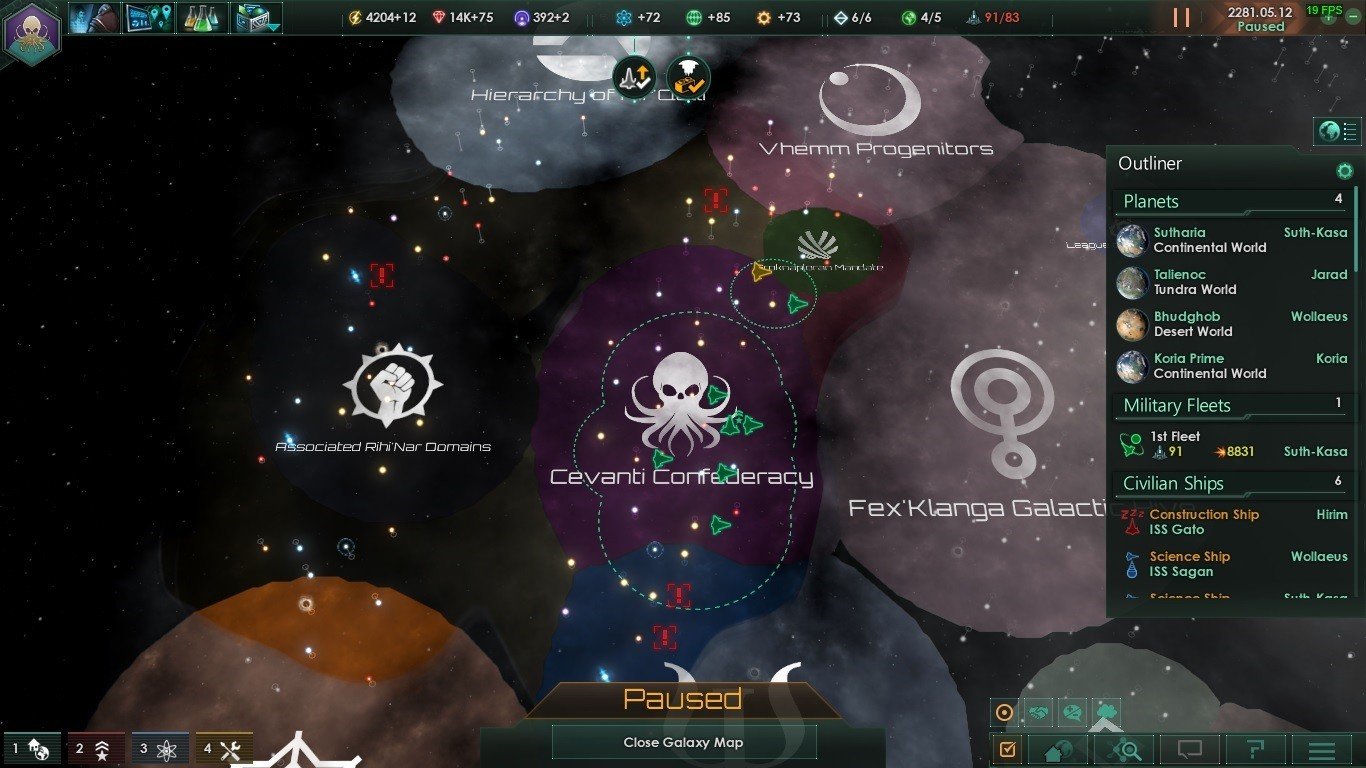The height and width of the screenshot is (768, 1366).
Task: Open the Technology flasks button
Action: click(202, 18)
